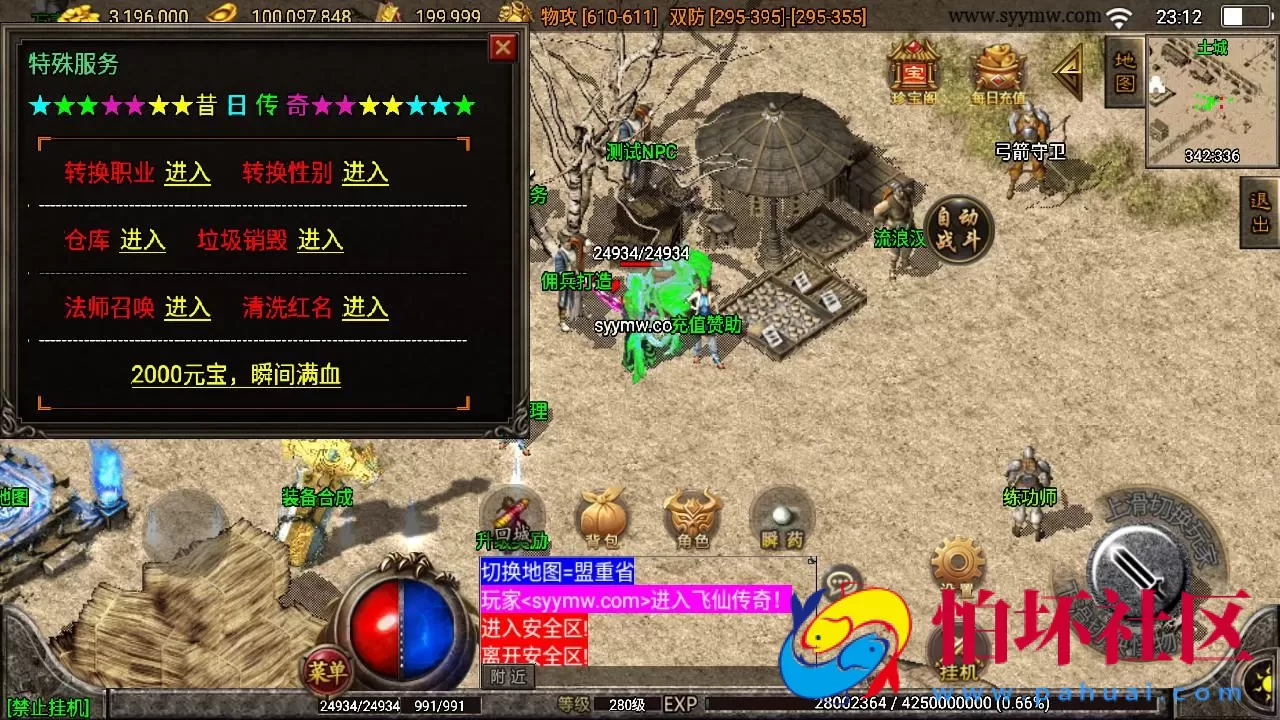Click 进入 next to 仓库 warehouse
1280x720 pixels.
[x=142, y=240]
